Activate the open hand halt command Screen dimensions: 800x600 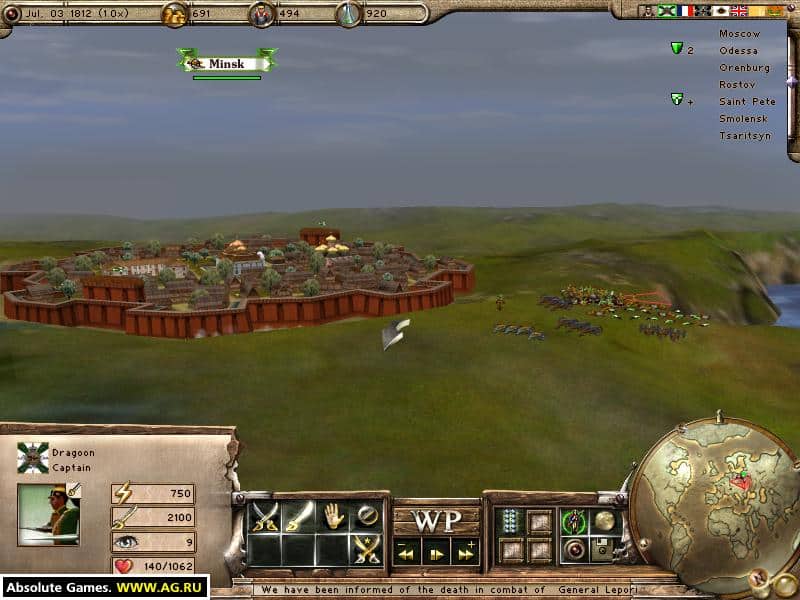coord(333,516)
